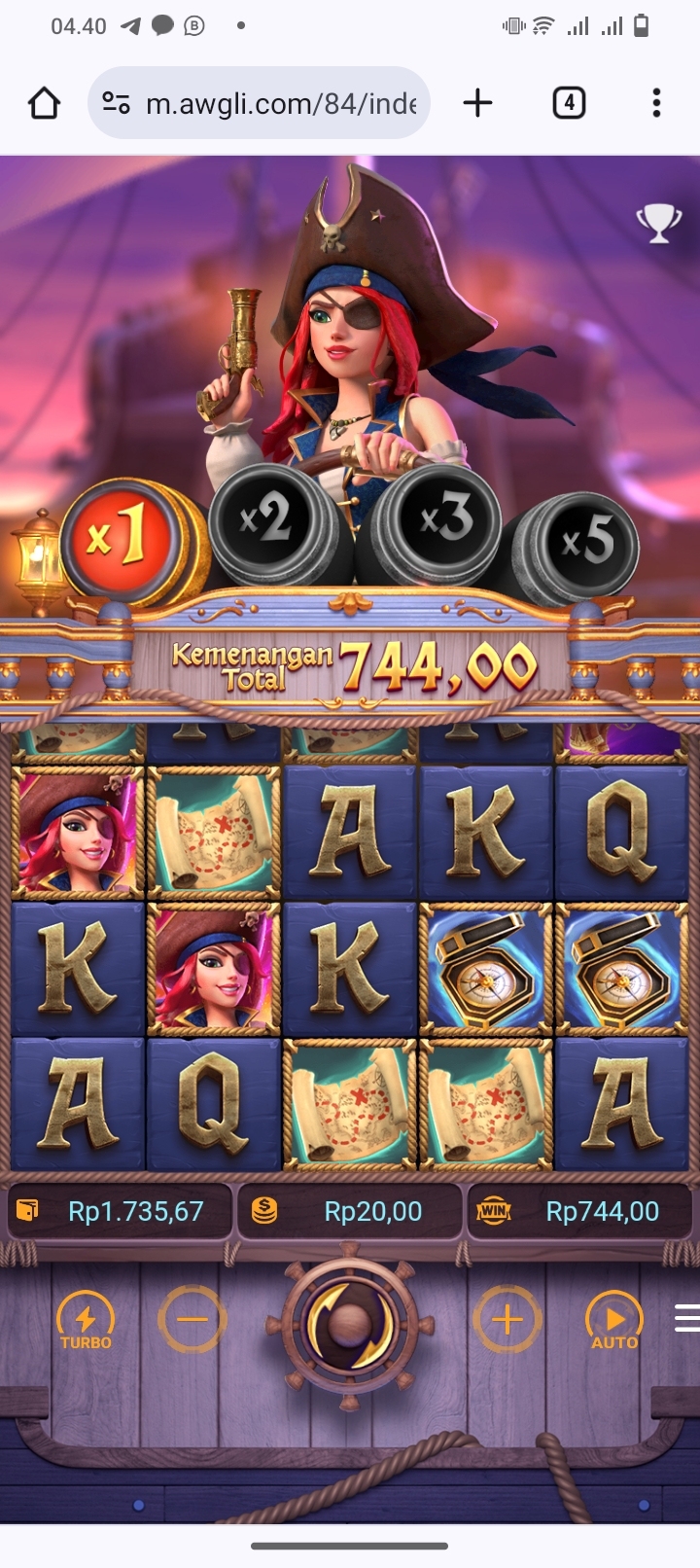Show the Rp744,00 win panel
Viewport: 700px width, 1568px height.
tap(580, 1211)
